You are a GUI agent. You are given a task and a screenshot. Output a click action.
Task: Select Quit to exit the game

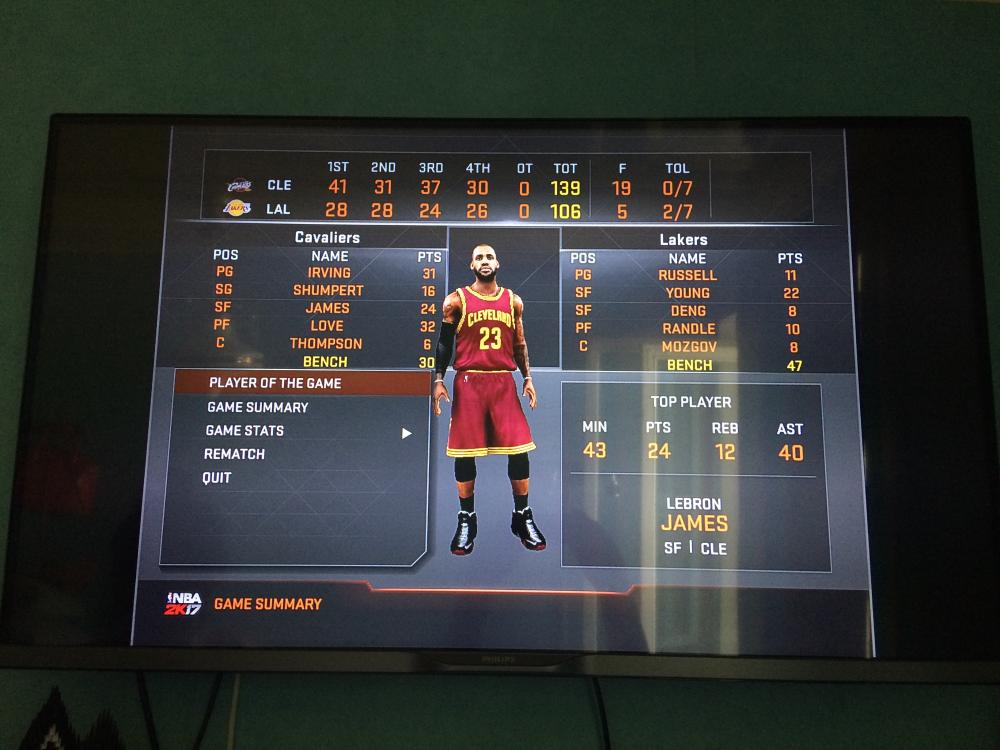(x=217, y=478)
